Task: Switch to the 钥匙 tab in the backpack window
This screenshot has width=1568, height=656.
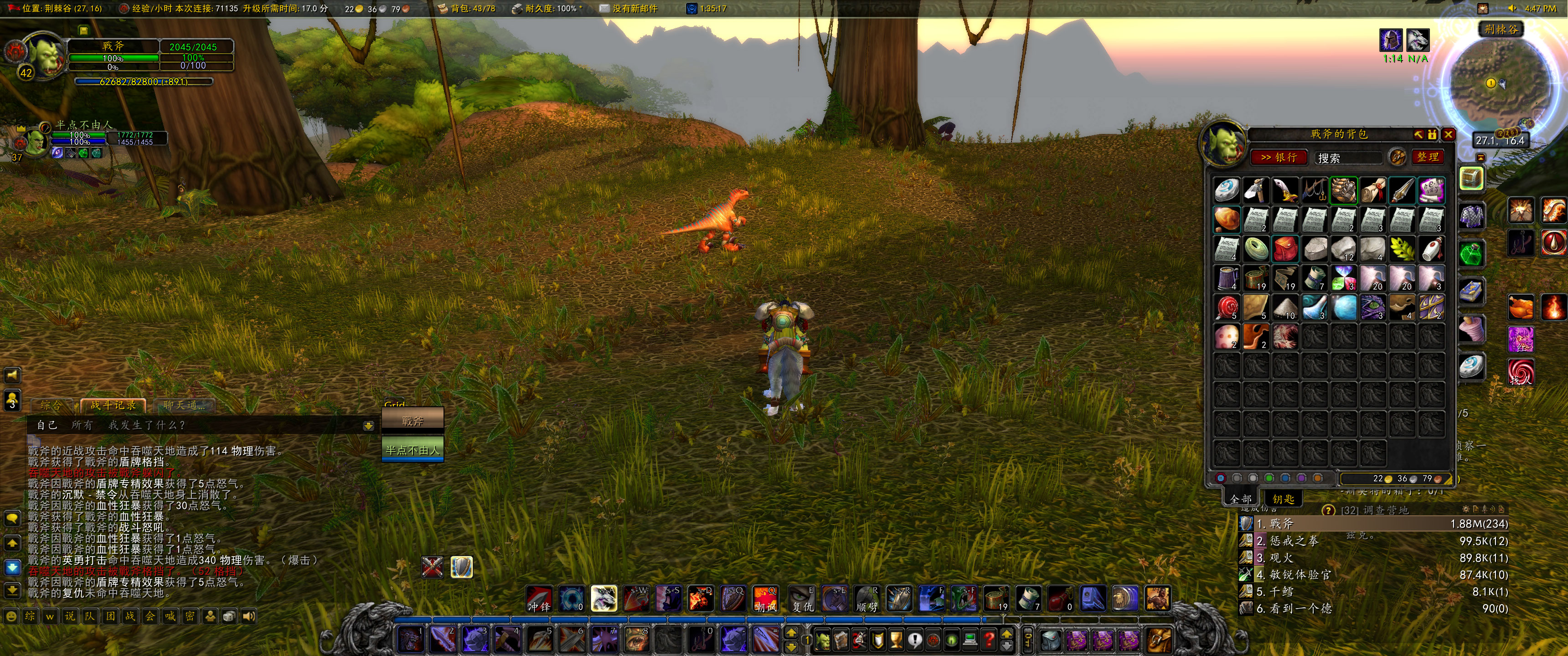Action: (x=1284, y=501)
